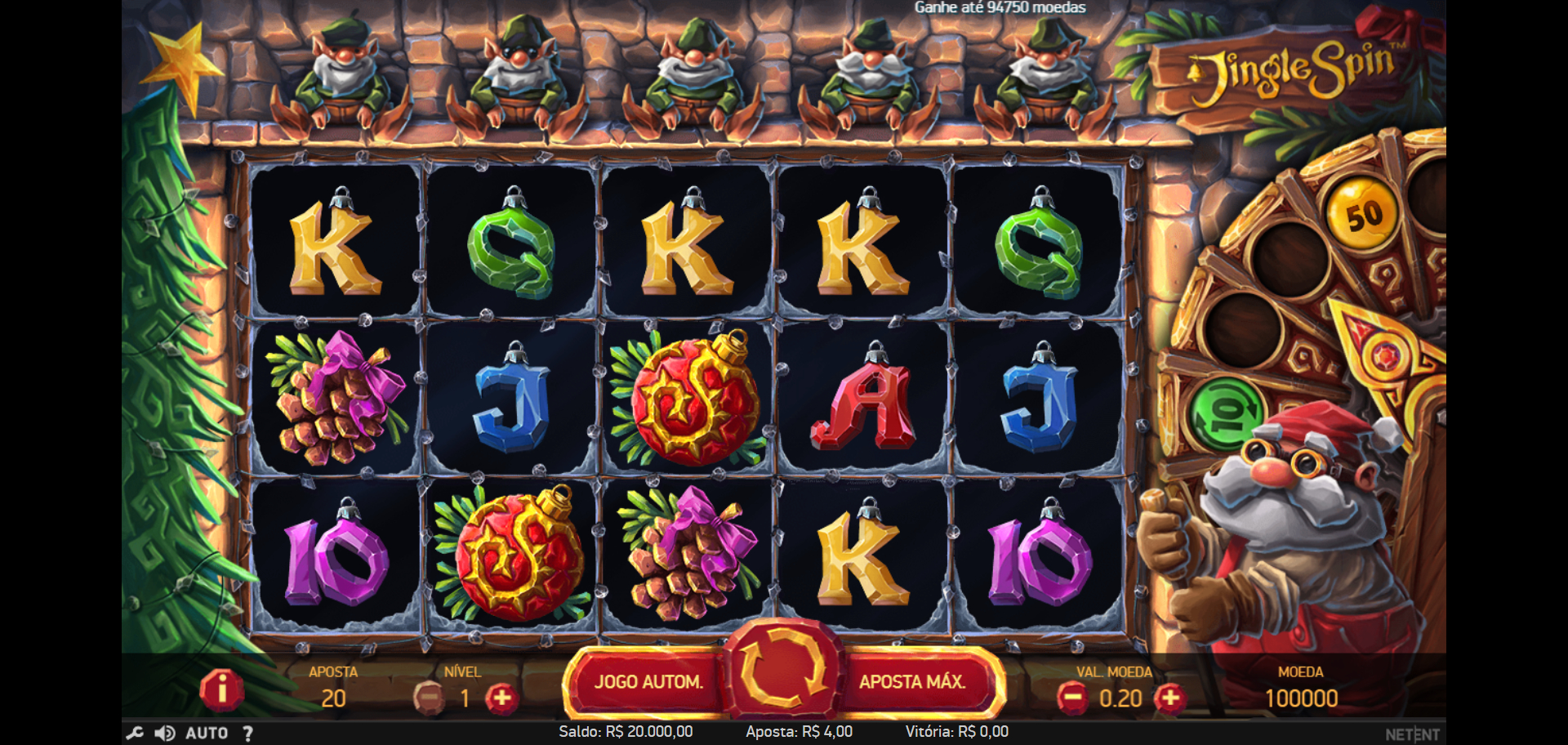Lower the coin value with the minus button
The image size is (1568, 745).
pos(1071,698)
